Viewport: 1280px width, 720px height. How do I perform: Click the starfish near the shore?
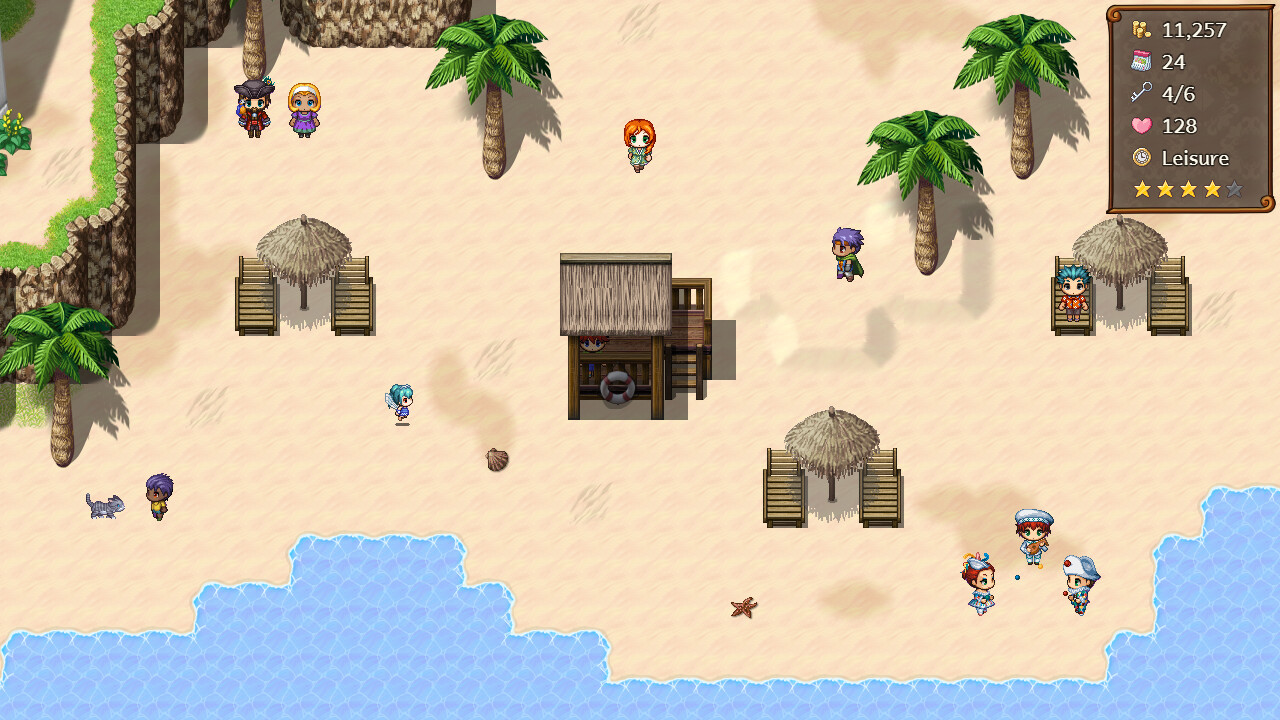tap(744, 606)
